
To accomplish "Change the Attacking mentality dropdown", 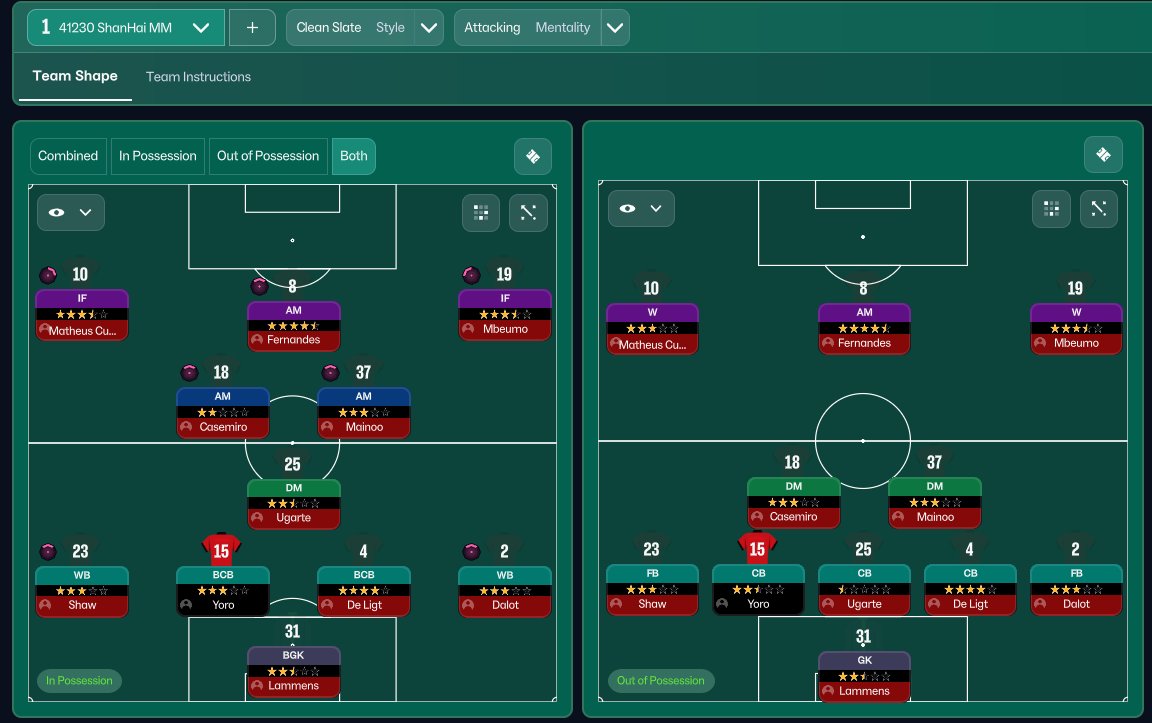I will pos(615,28).
